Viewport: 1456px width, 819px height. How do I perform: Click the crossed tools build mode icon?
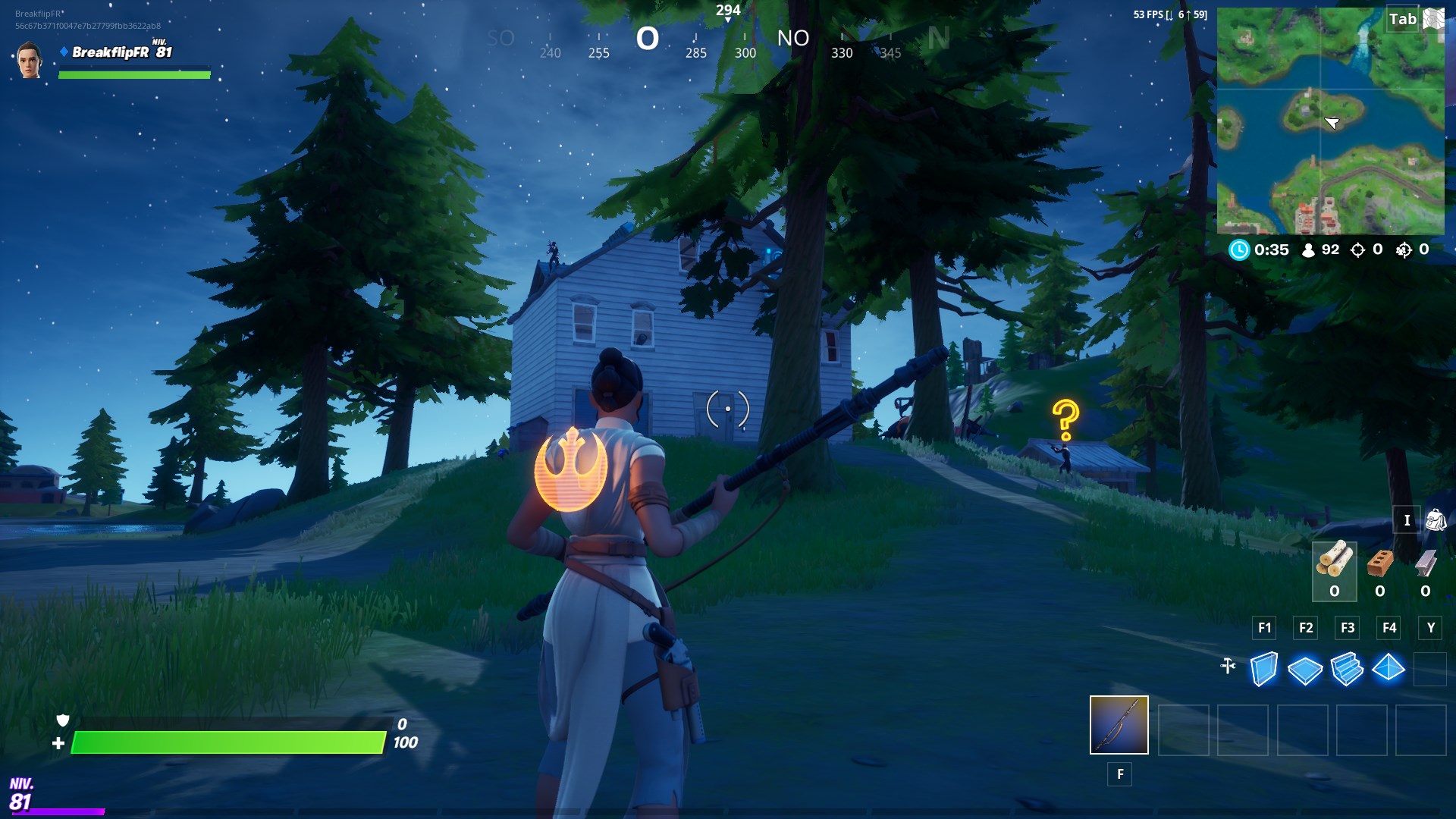click(x=1228, y=667)
